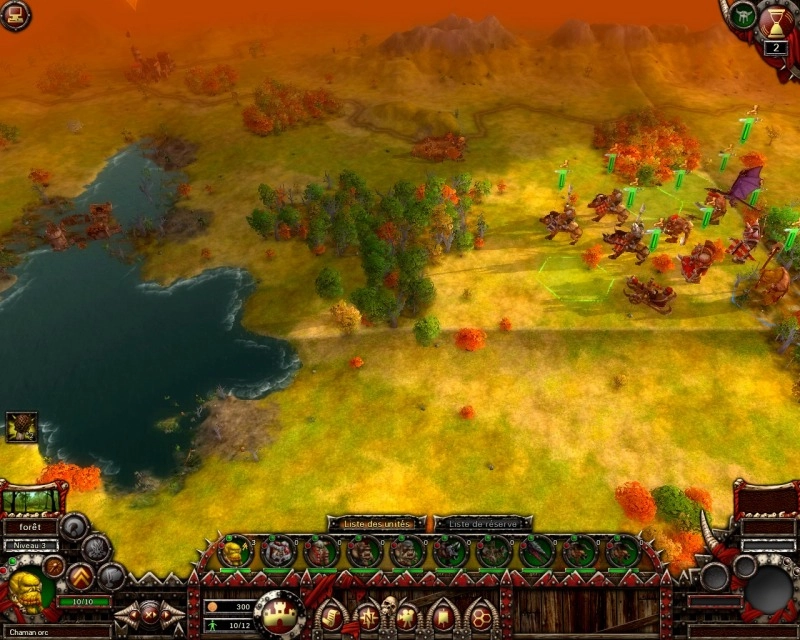Image resolution: width=800 pixels, height=640 pixels.
Task: Select the orc shaman unit in the list
Action: click(x=236, y=550)
